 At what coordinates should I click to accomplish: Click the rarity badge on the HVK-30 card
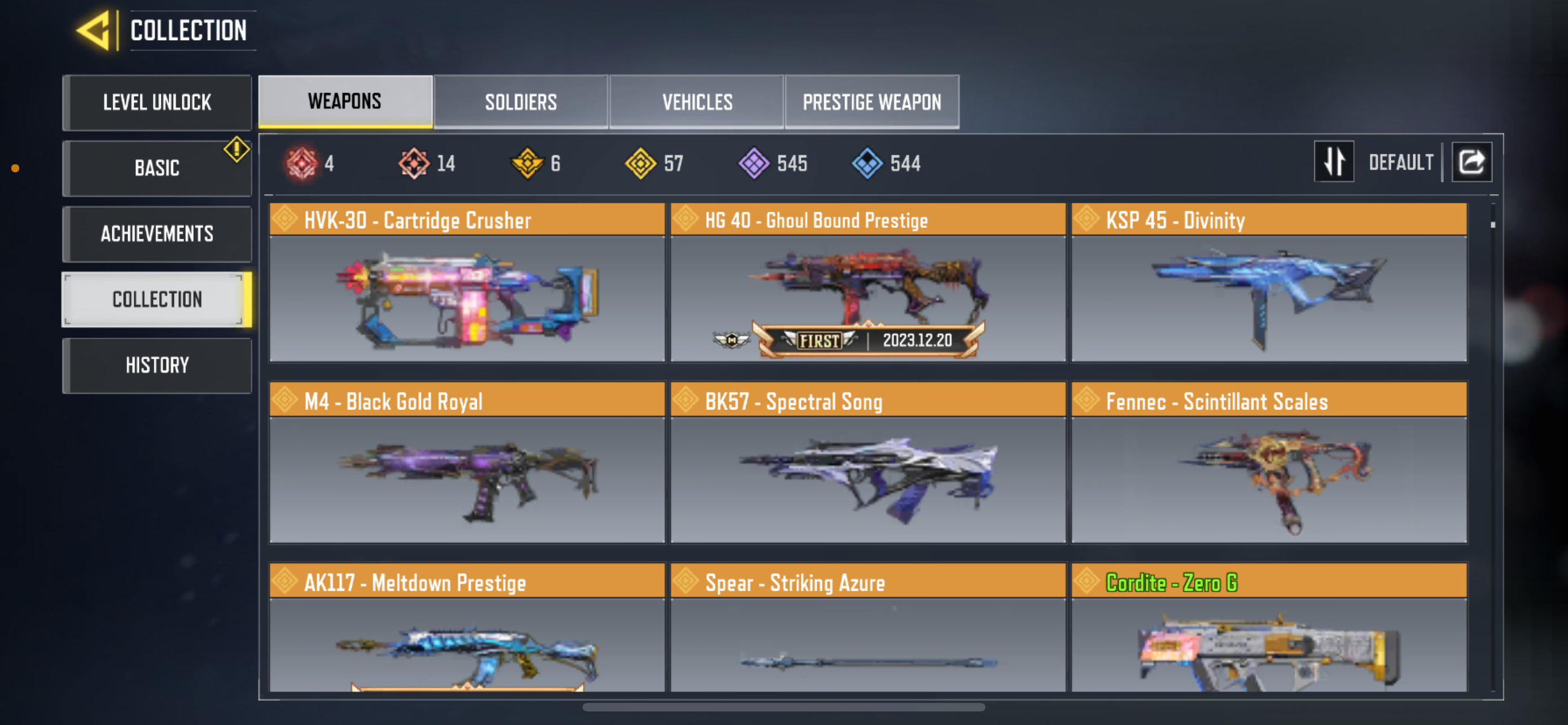pyautogui.click(x=284, y=220)
